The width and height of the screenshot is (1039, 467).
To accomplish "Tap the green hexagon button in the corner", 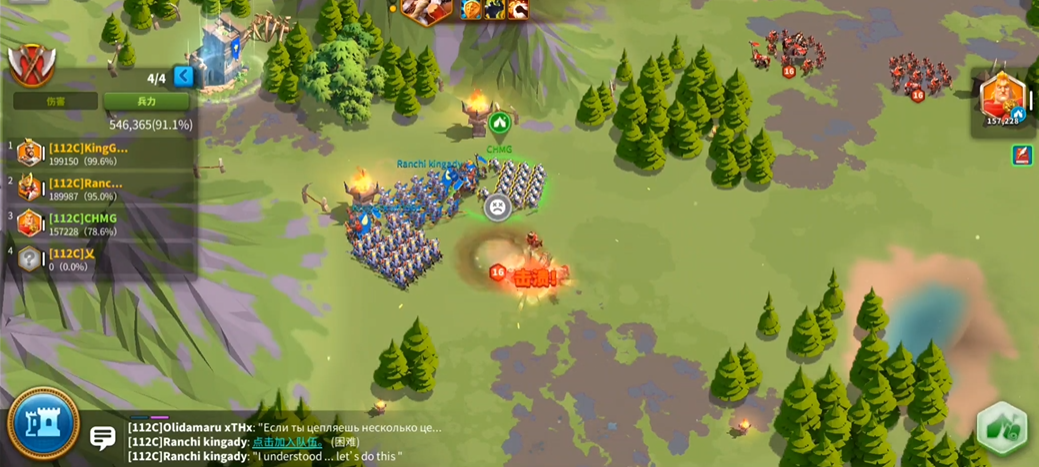I will pyautogui.click(x=1001, y=429).
